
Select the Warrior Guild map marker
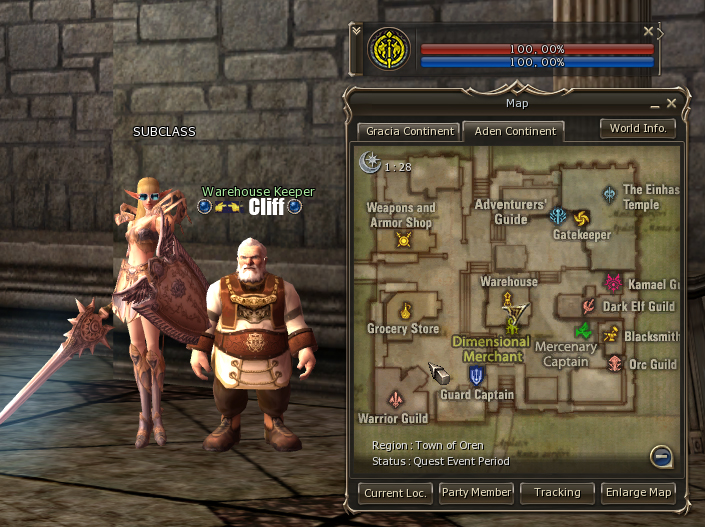[396, 400]
